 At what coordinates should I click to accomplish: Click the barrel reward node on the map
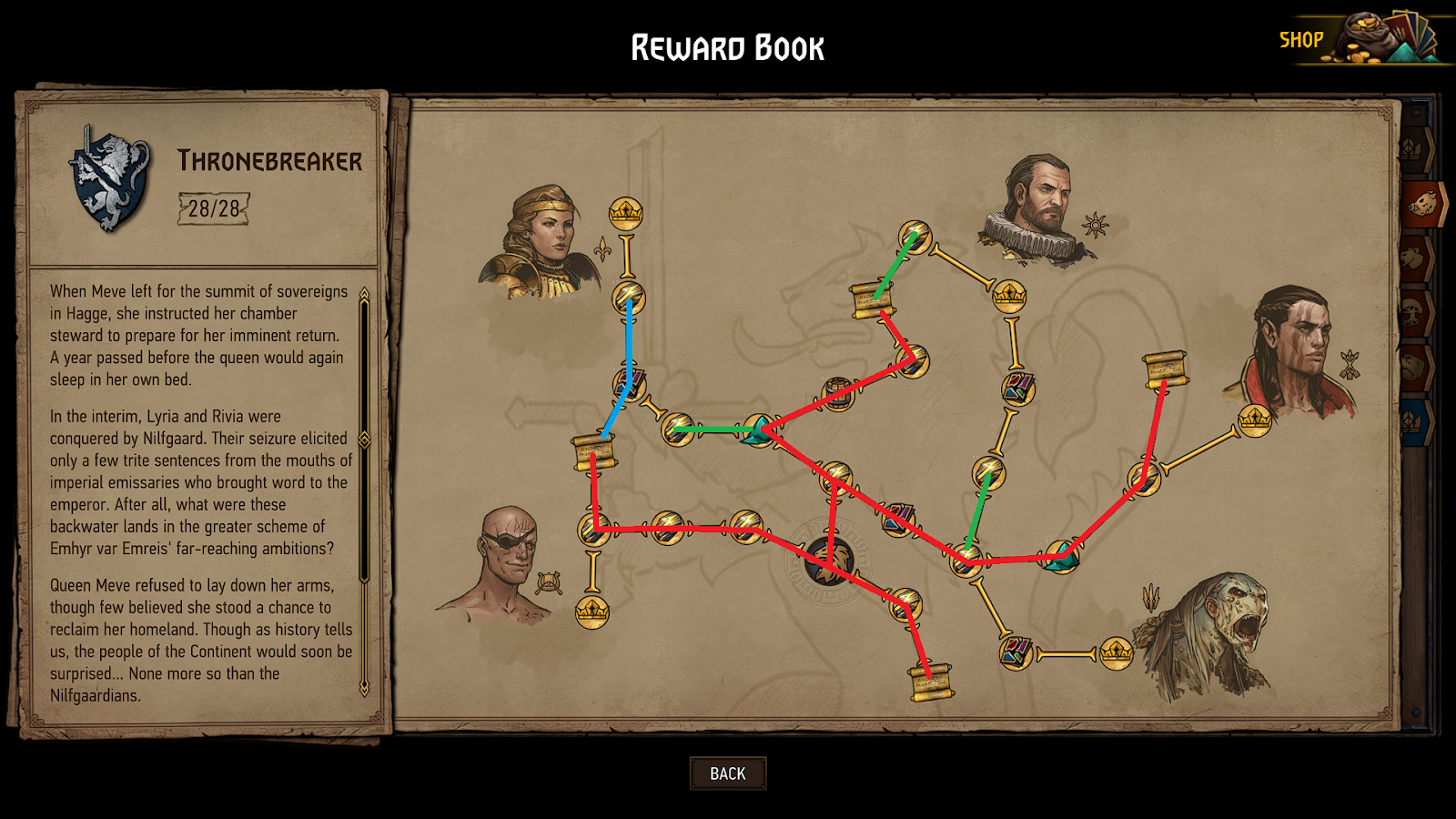tap(837, 393)
